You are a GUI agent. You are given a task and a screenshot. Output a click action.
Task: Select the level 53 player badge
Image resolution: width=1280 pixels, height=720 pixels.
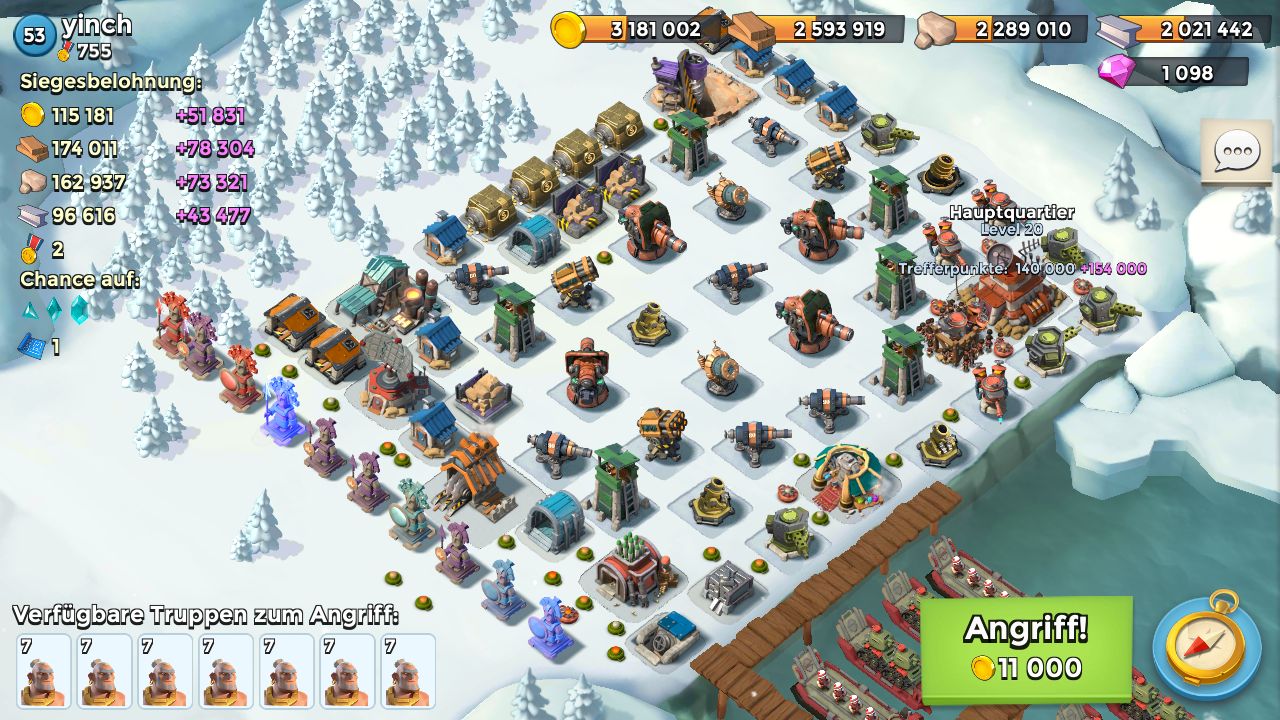click(x=34, y=35)
